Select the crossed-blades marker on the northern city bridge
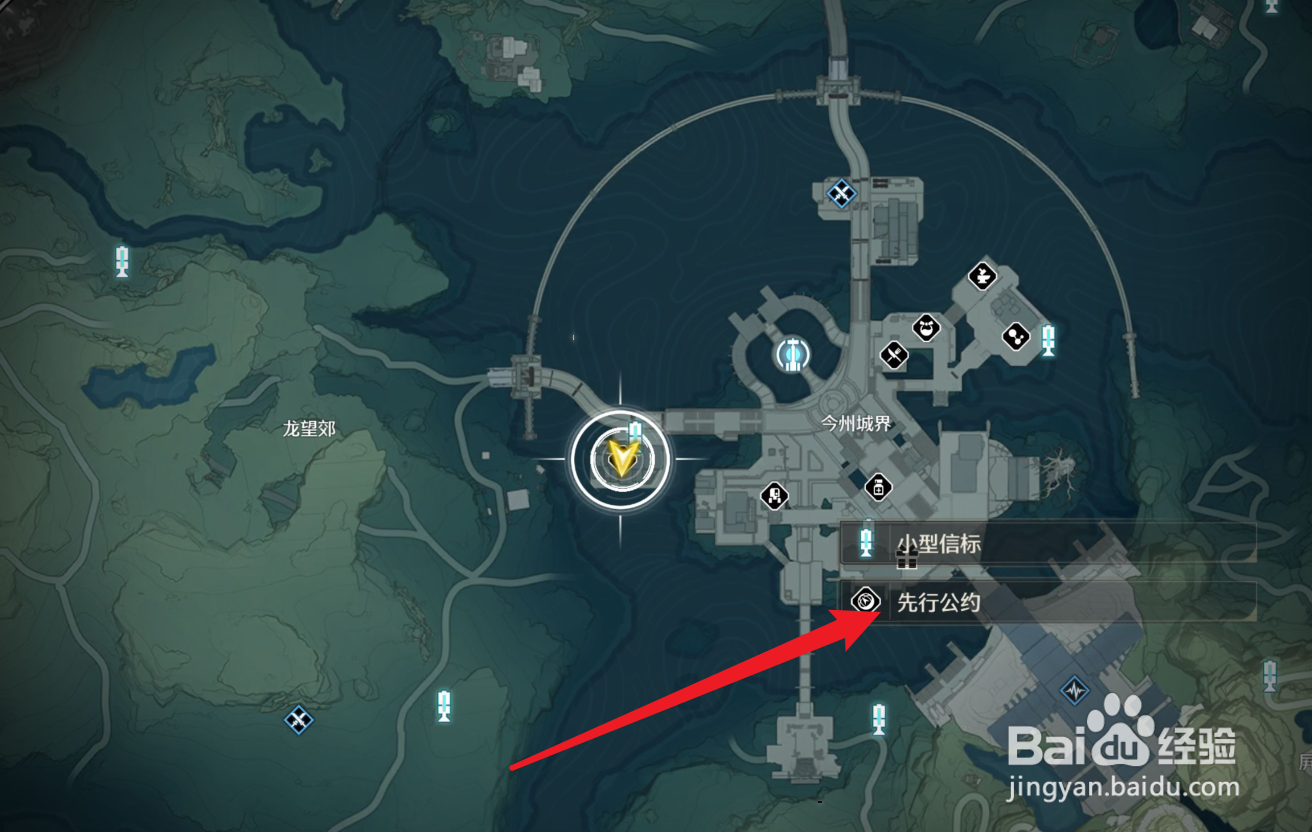Image resolution: width=1312 pixels, height=832 pixels. 842,192
